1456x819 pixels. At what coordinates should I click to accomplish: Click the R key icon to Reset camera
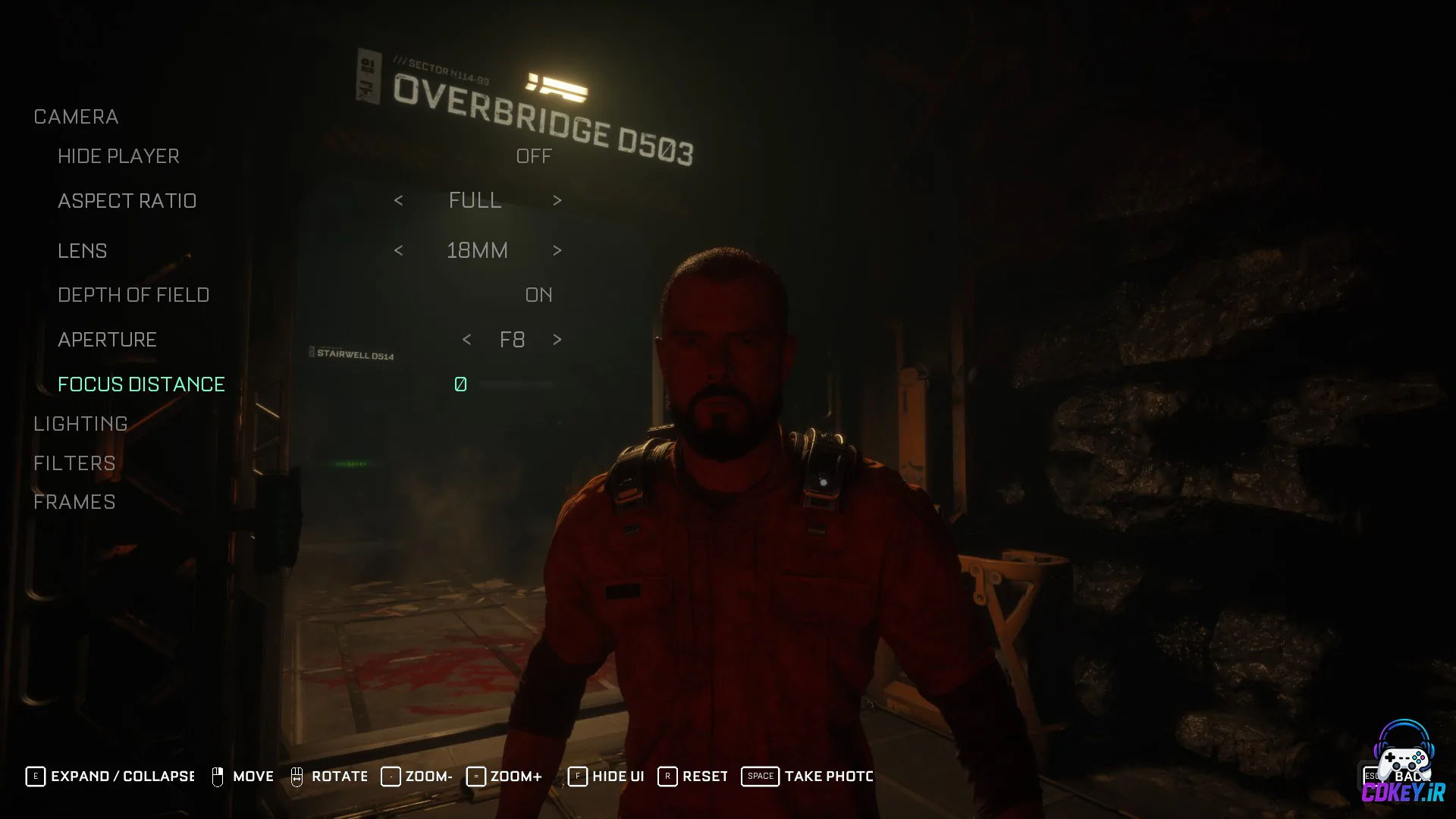click(667, 776)
